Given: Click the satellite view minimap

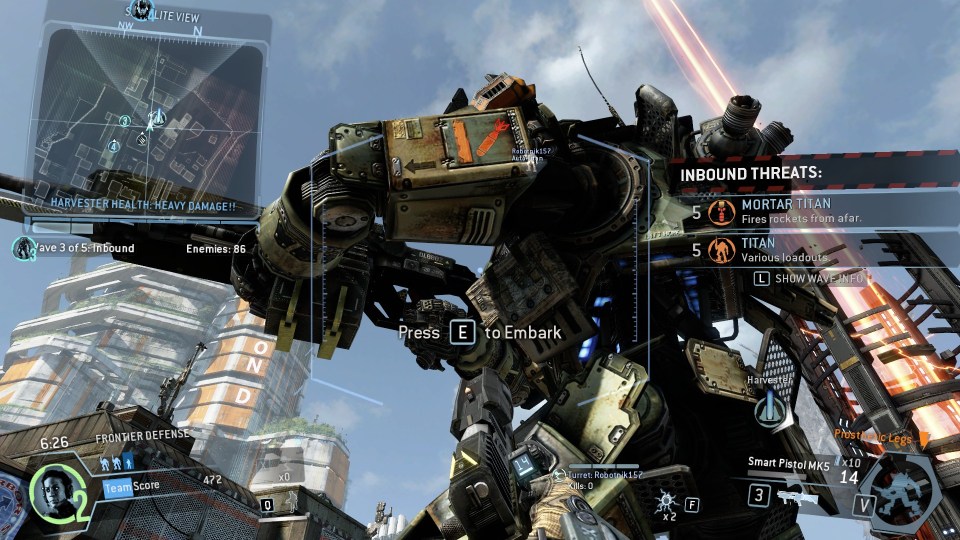Looking at the screenshot, I should [148, 110].
